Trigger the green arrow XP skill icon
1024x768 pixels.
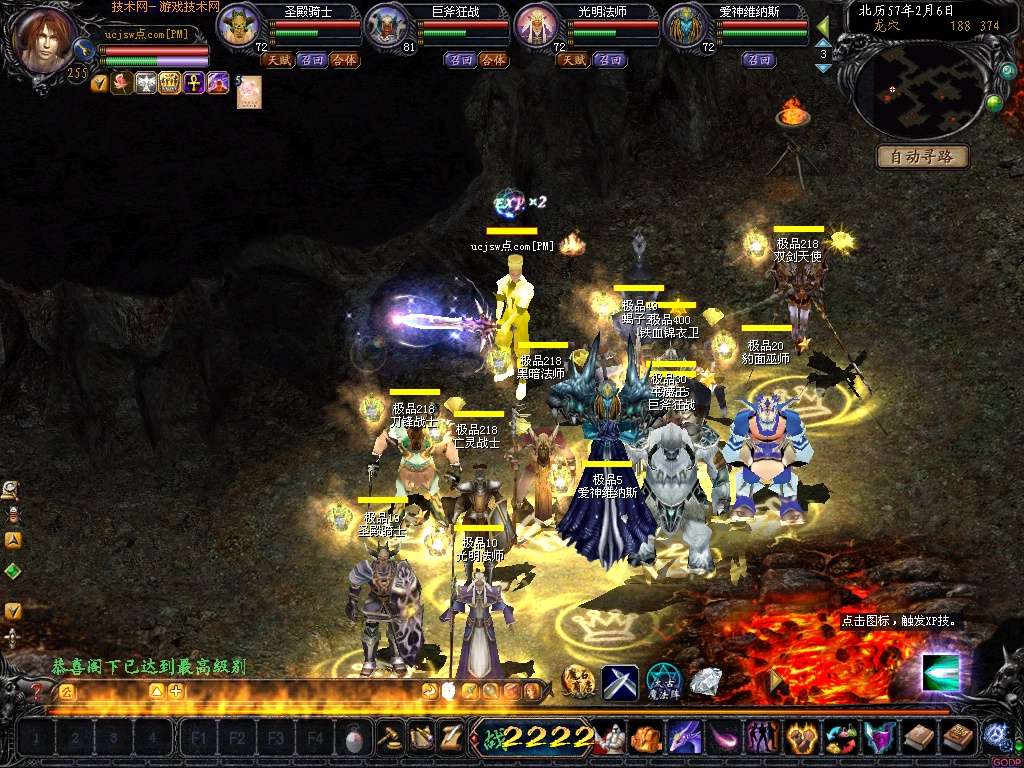[x=940, y=672]
